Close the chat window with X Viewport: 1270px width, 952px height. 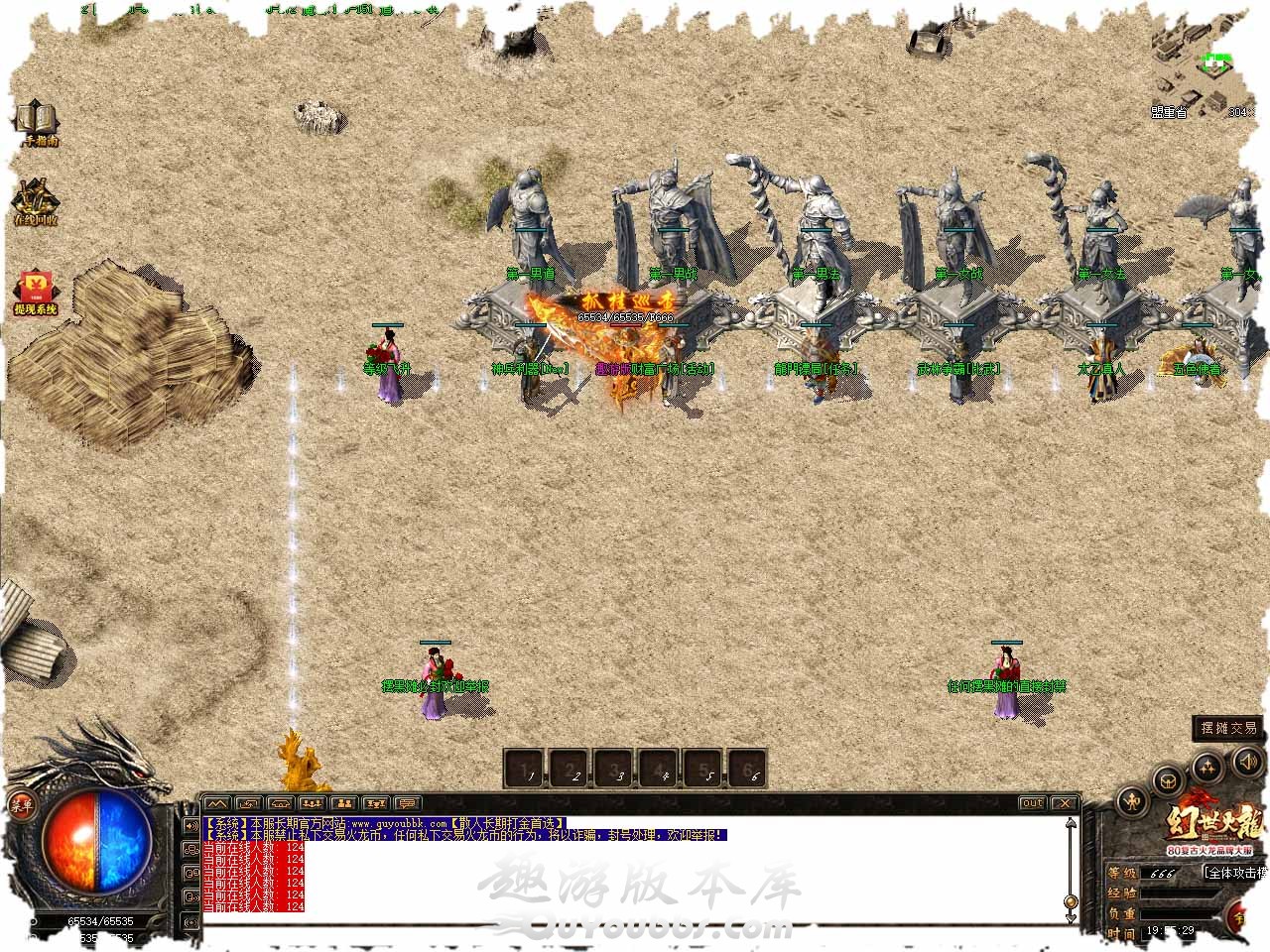[x=1064, y=803]
